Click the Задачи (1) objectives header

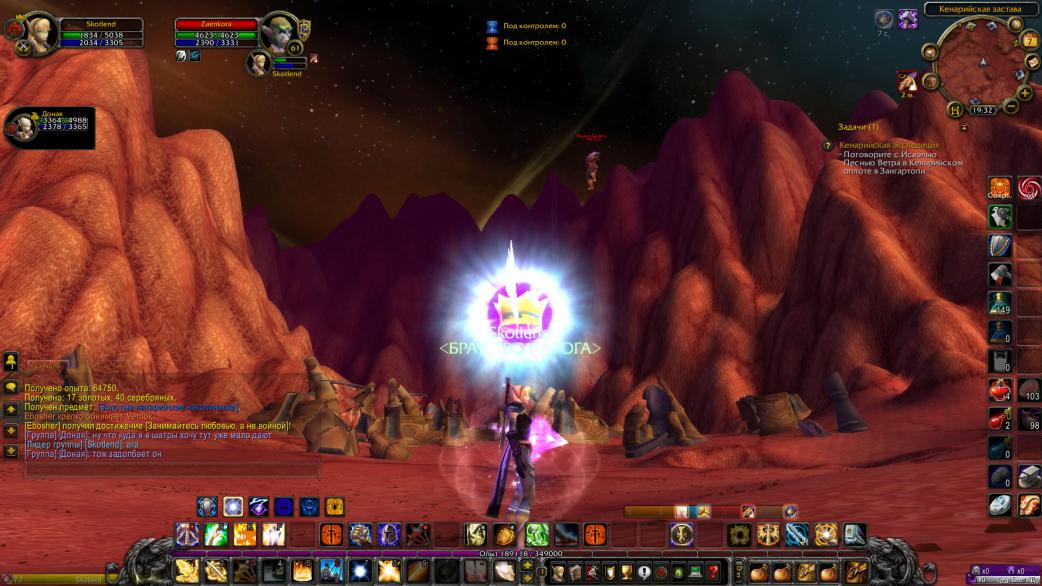tap(859, 127)
